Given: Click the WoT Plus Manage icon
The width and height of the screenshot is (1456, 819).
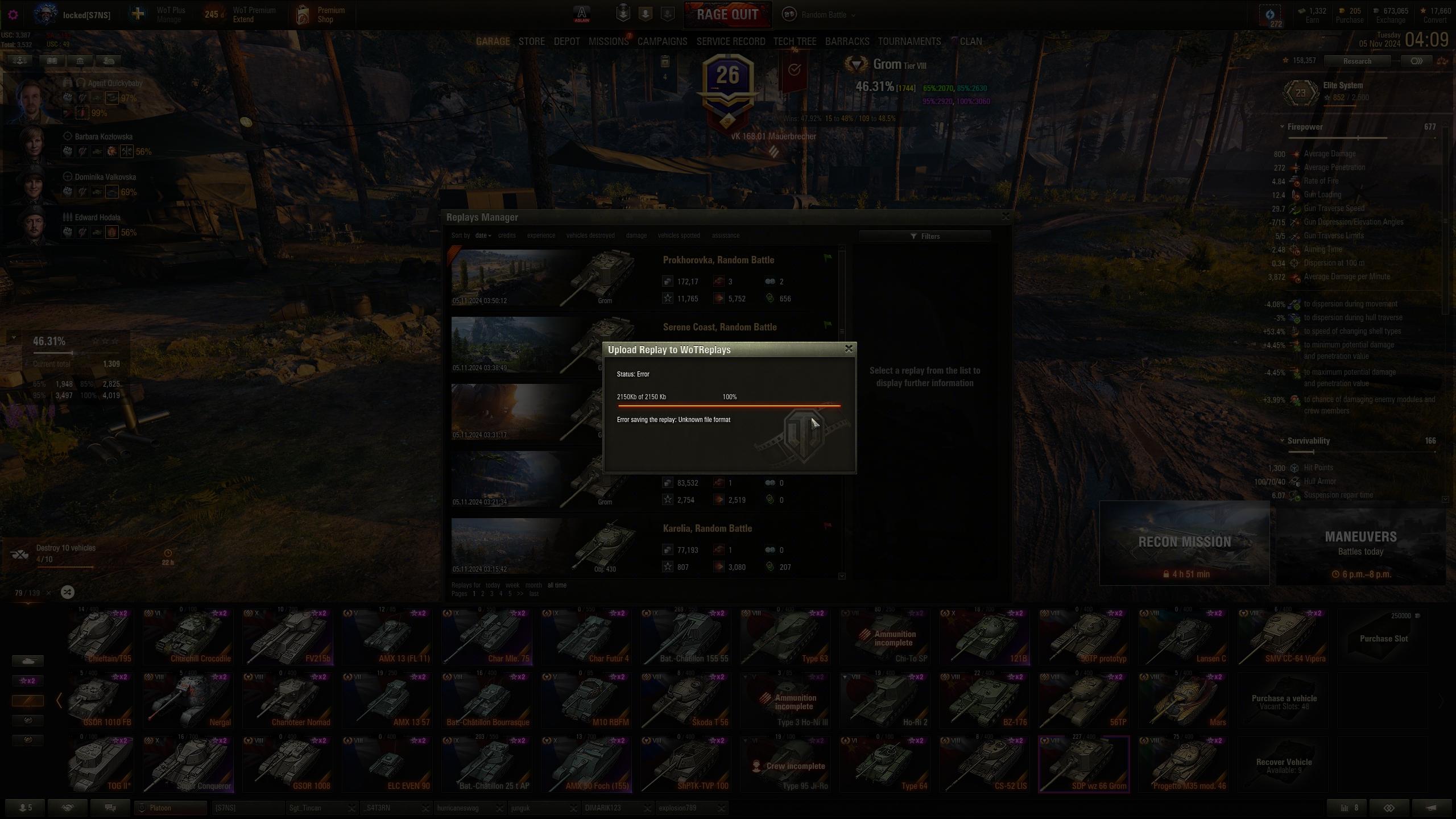Looking at the screenshot, I should 137,14.
